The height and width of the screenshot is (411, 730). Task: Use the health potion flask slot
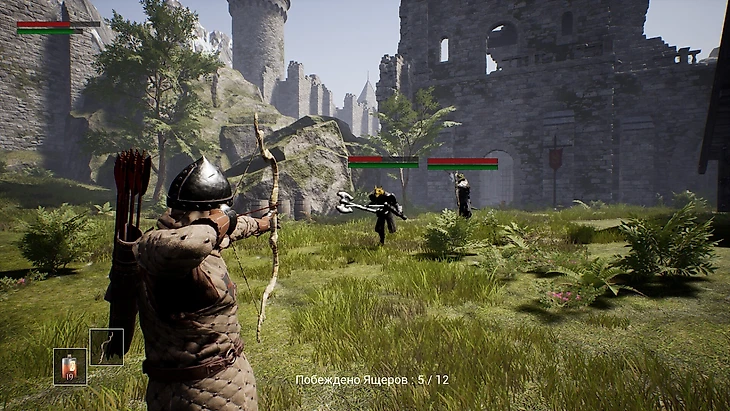tap(70, 366)
